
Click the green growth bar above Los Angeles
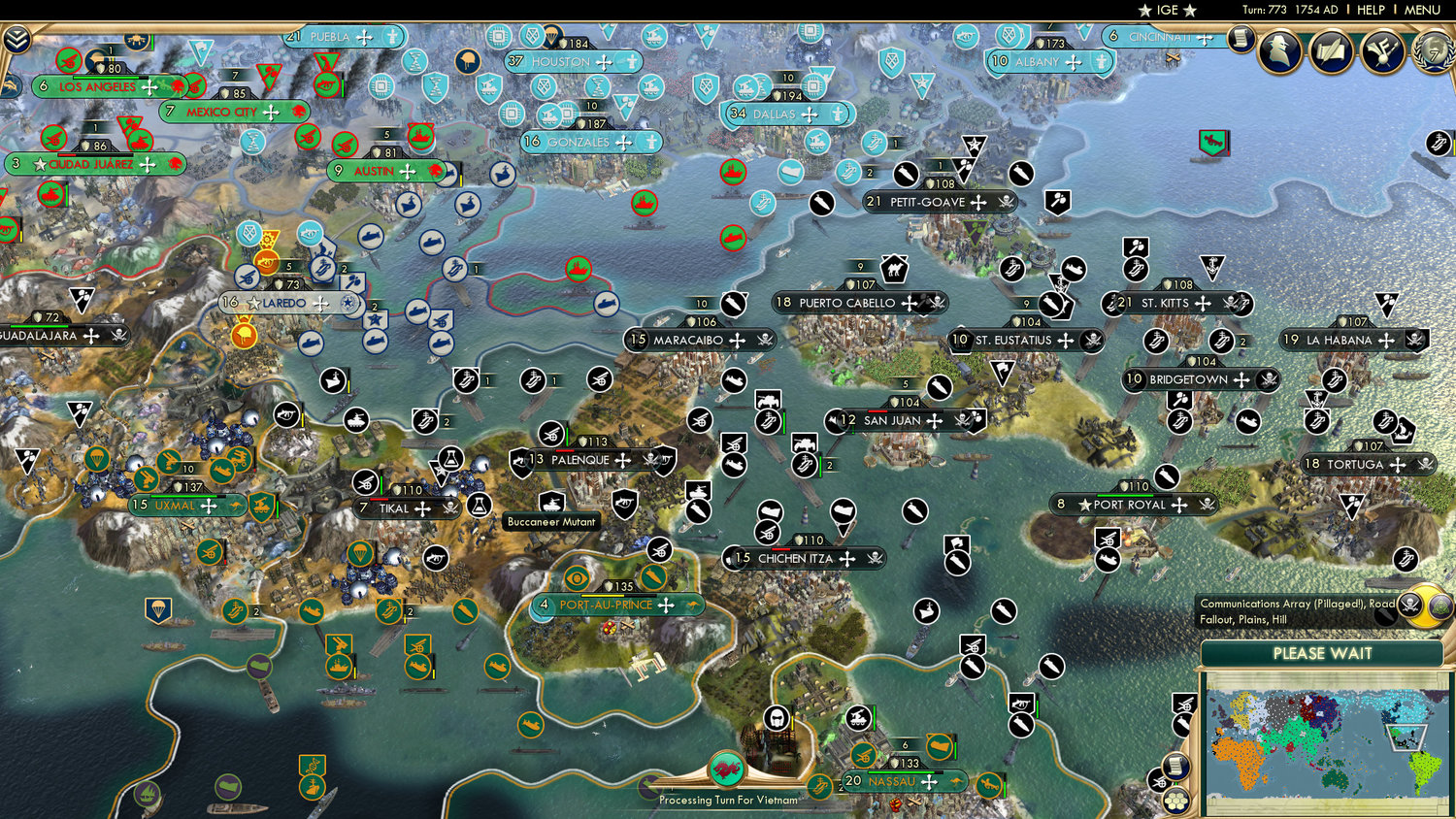coord(106,78)
